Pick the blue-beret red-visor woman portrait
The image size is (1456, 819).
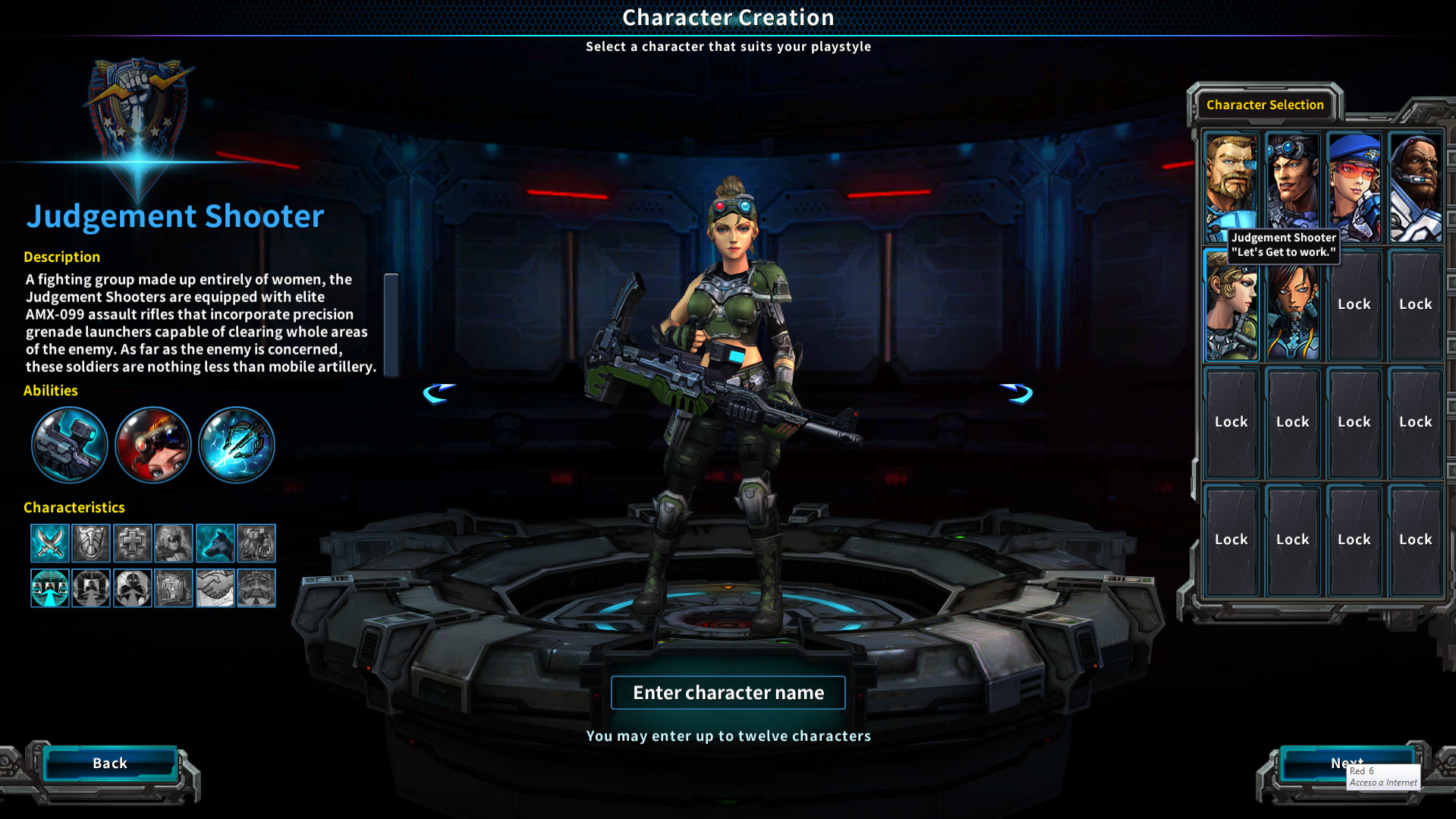click(1354, 187)
